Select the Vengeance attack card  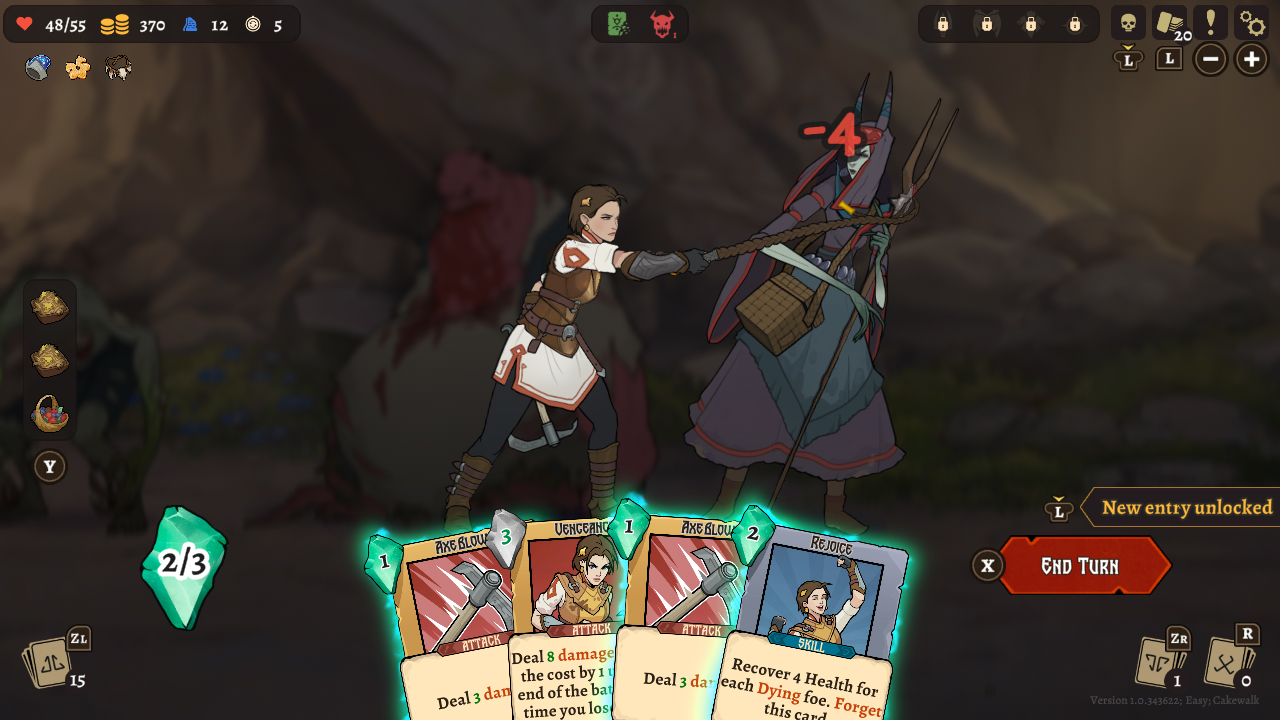[580, 580]
